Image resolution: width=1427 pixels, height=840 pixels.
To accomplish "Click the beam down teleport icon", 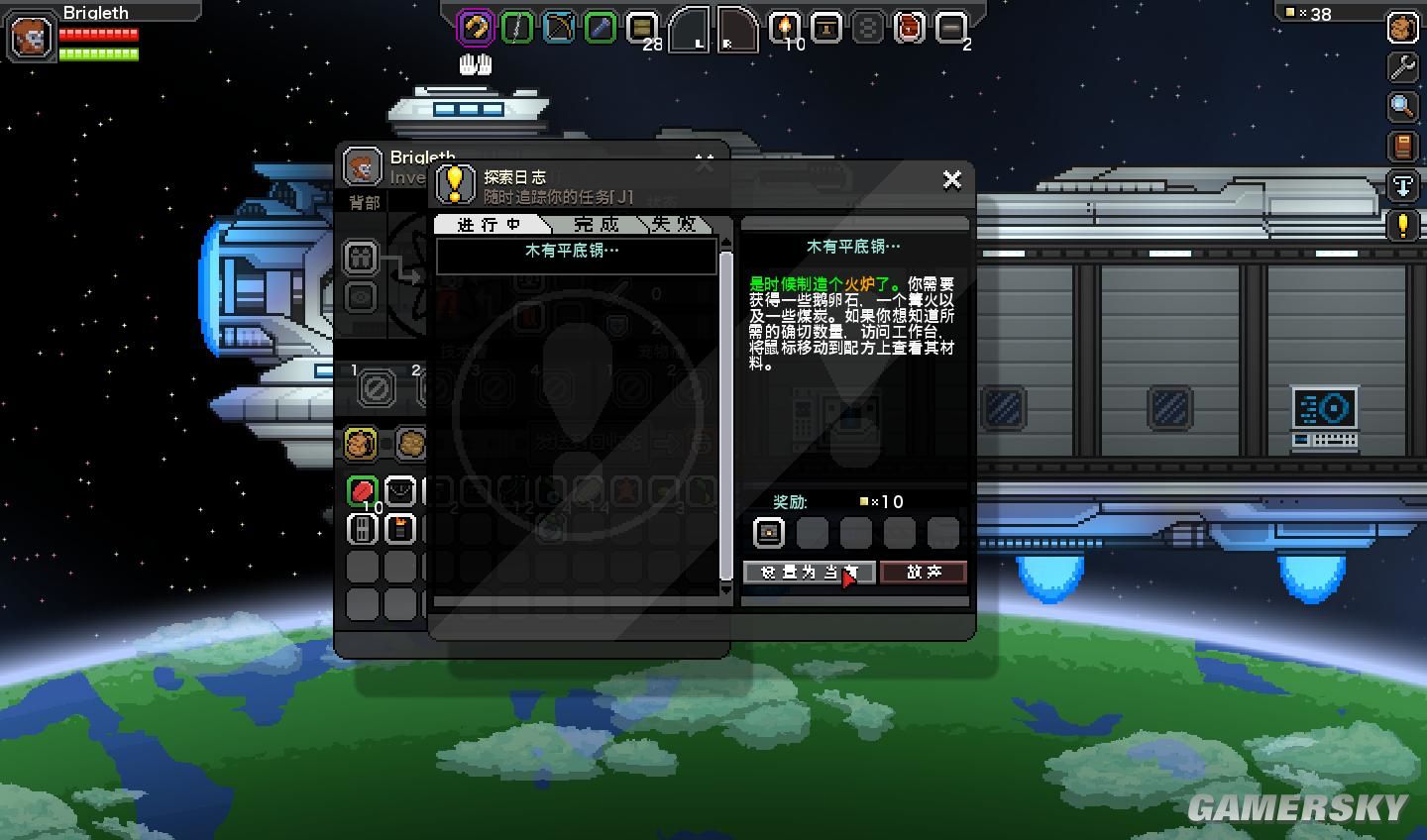I will [x=1402, y=185].
